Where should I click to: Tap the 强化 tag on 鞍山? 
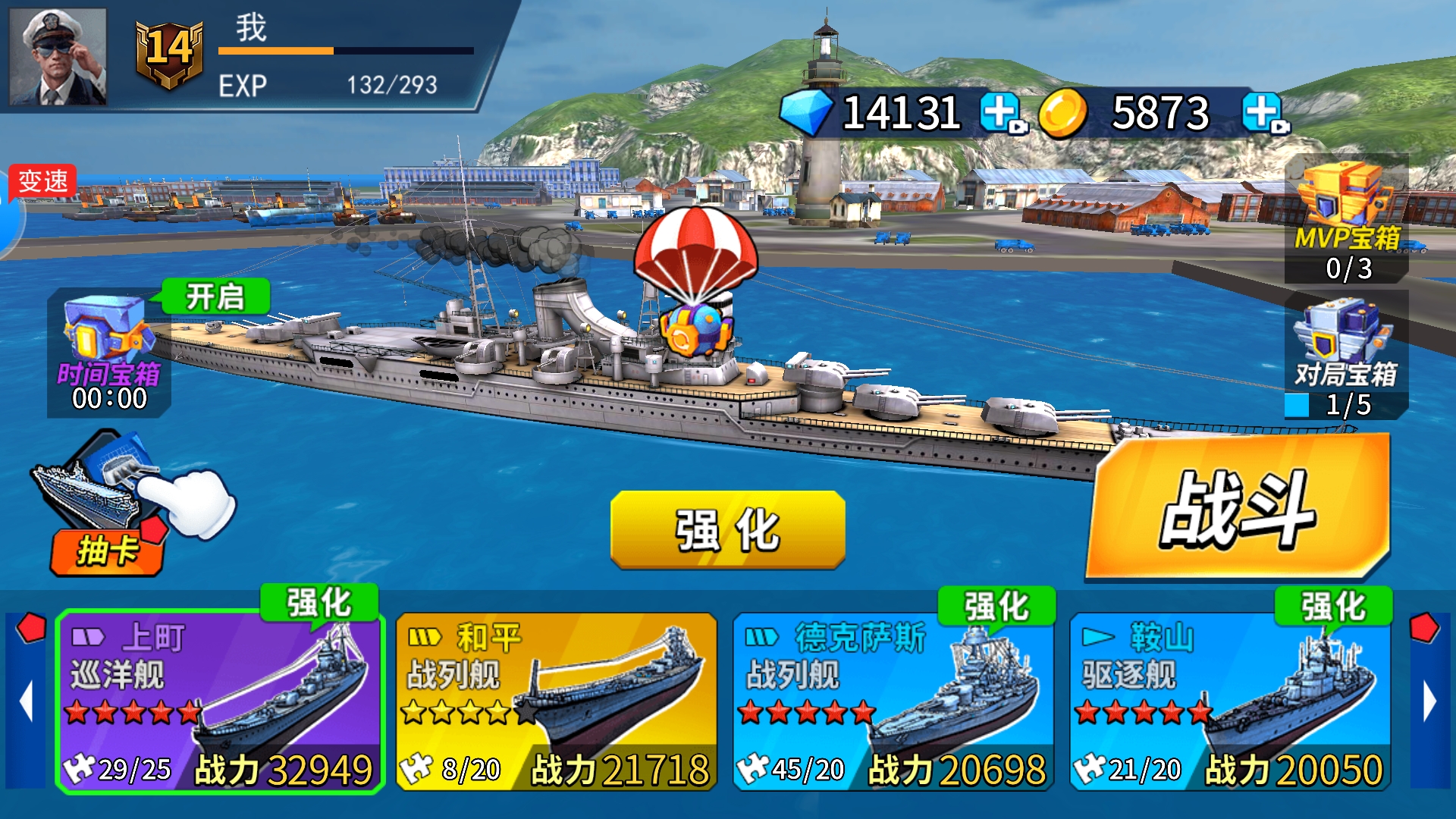coord(1333,606)
